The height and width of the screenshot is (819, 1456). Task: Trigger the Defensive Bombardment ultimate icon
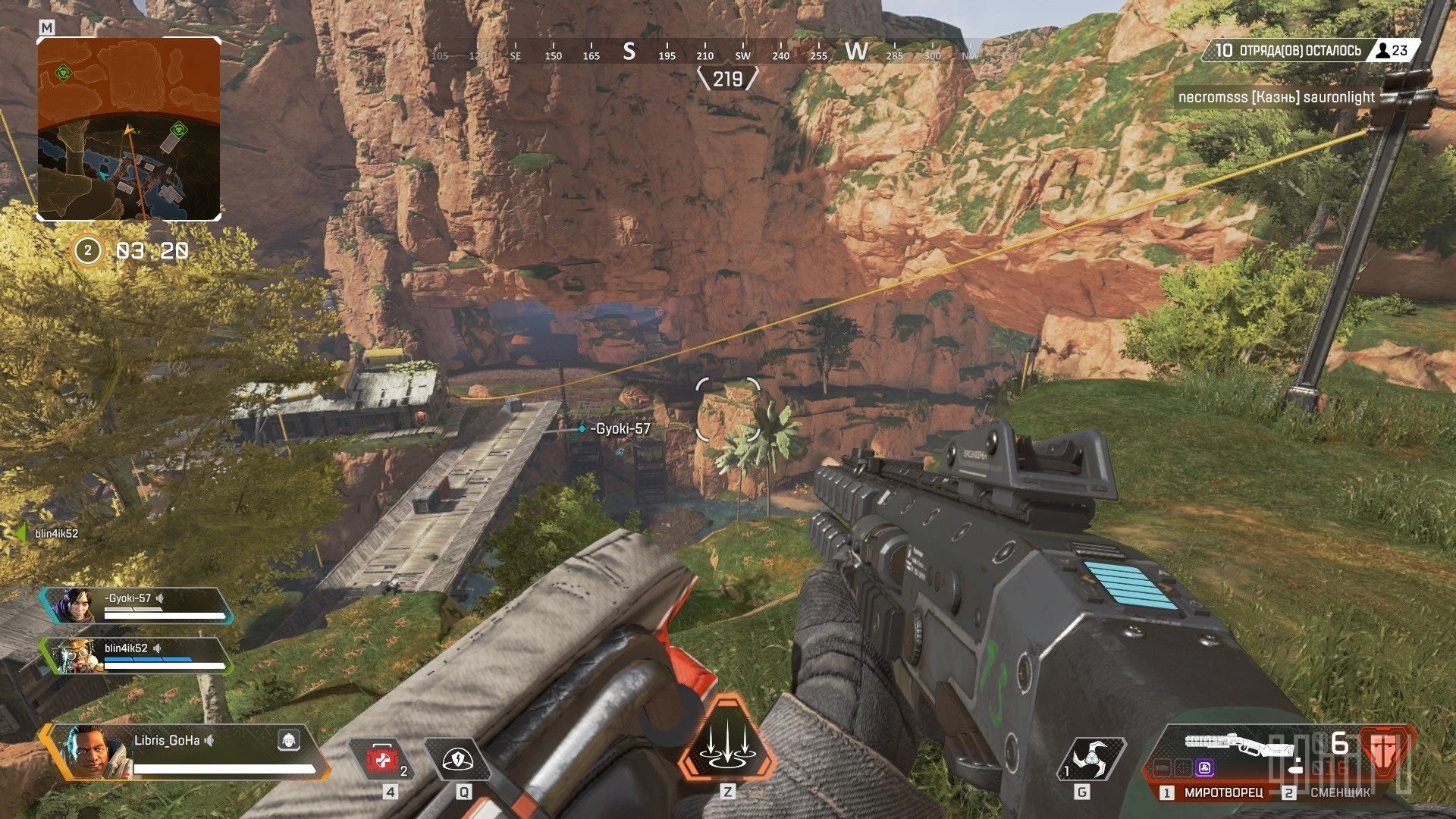pos(727,739)
